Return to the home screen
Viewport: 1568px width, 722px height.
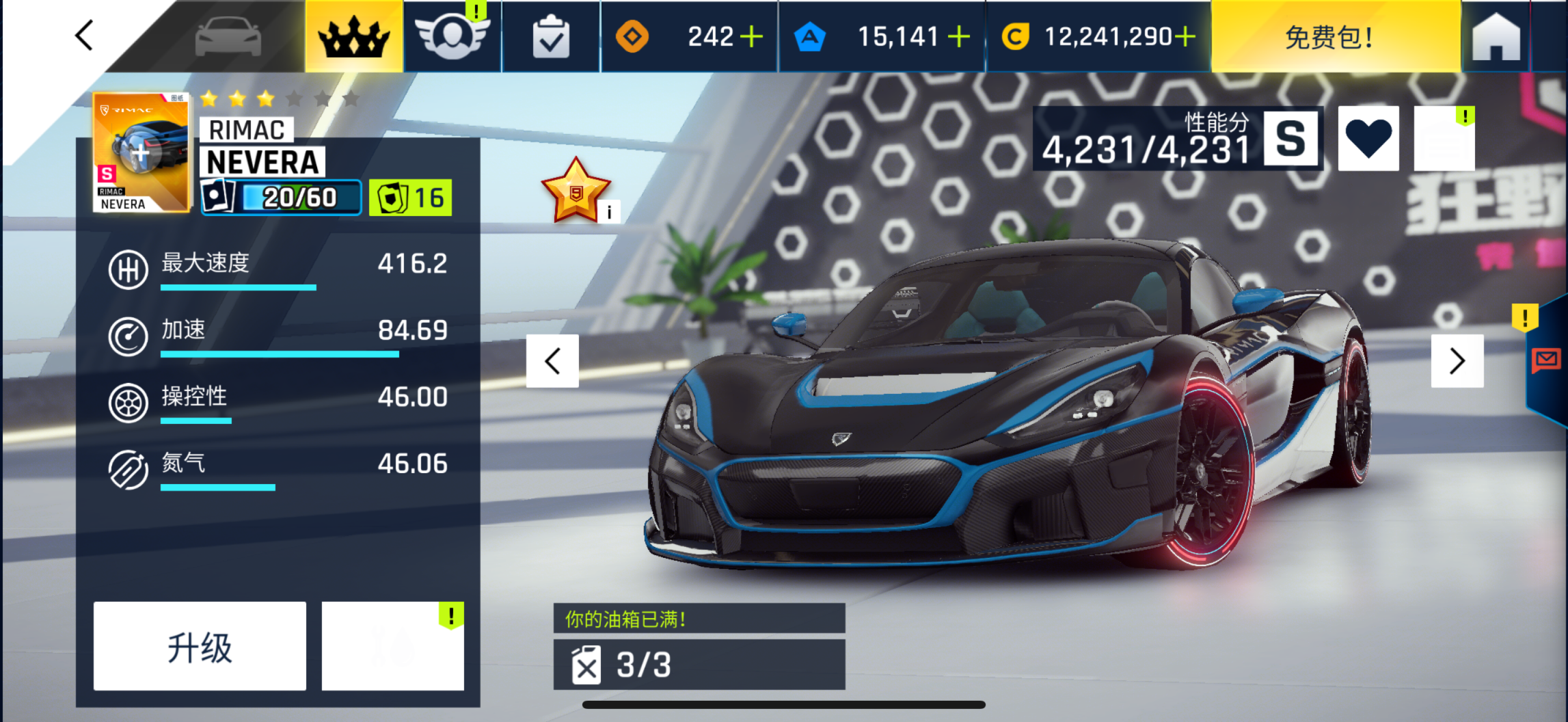click(1496, 37)
